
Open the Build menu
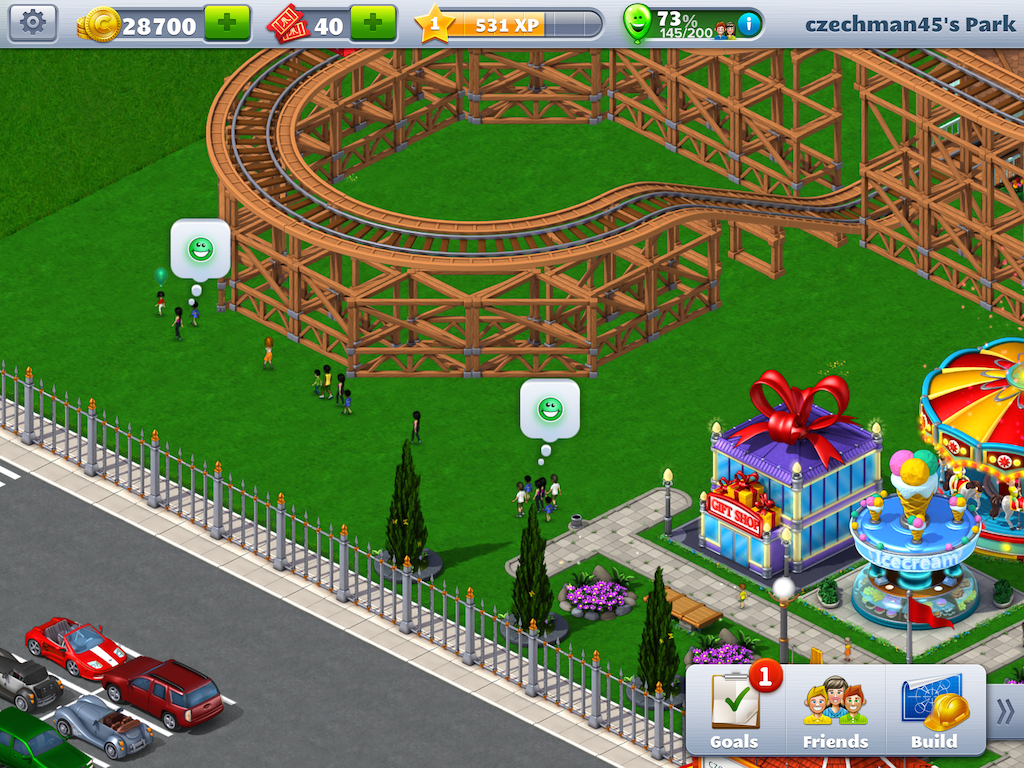pos(933,711)
